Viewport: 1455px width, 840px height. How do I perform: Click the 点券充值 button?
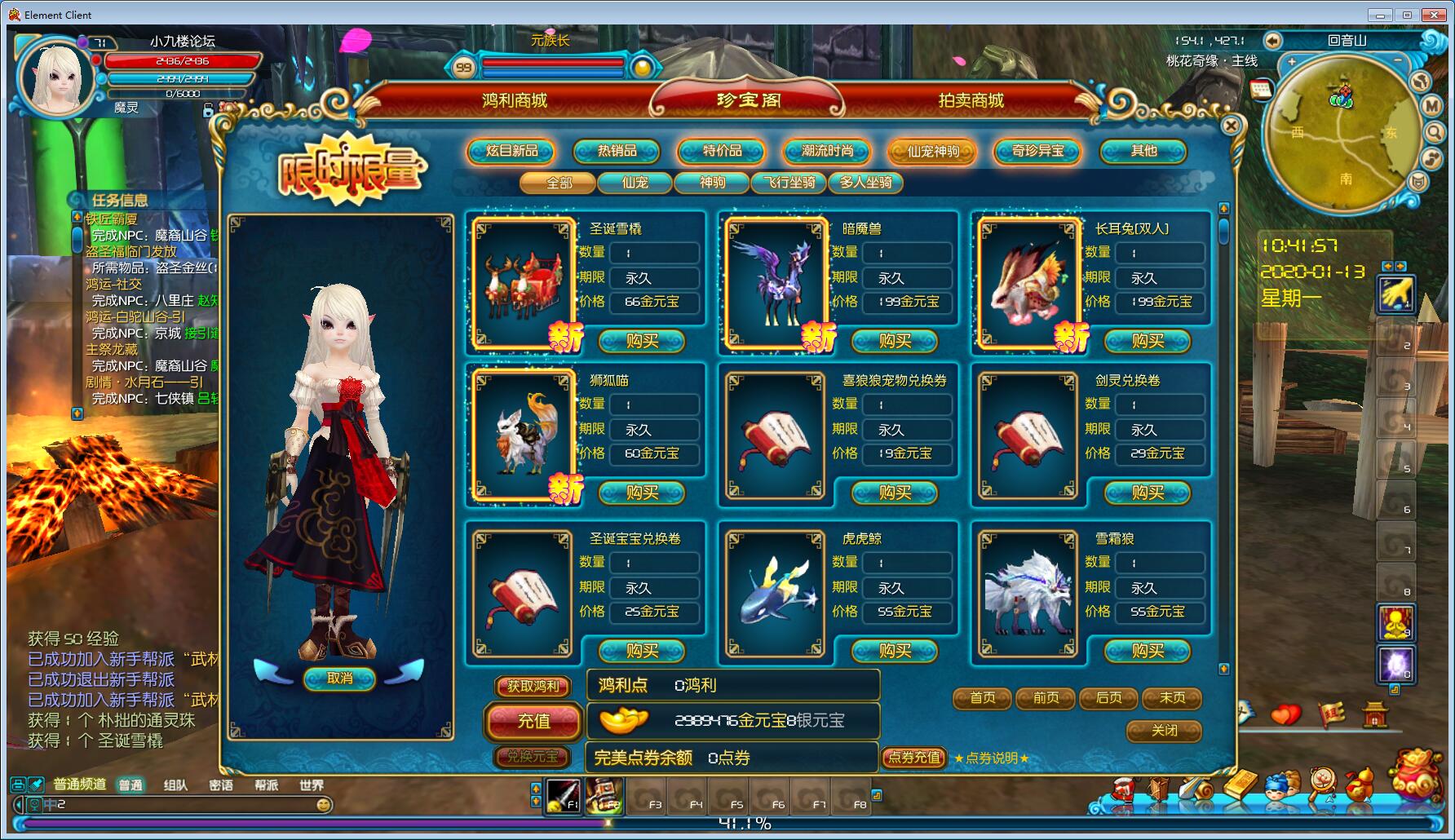coord(914,758)
